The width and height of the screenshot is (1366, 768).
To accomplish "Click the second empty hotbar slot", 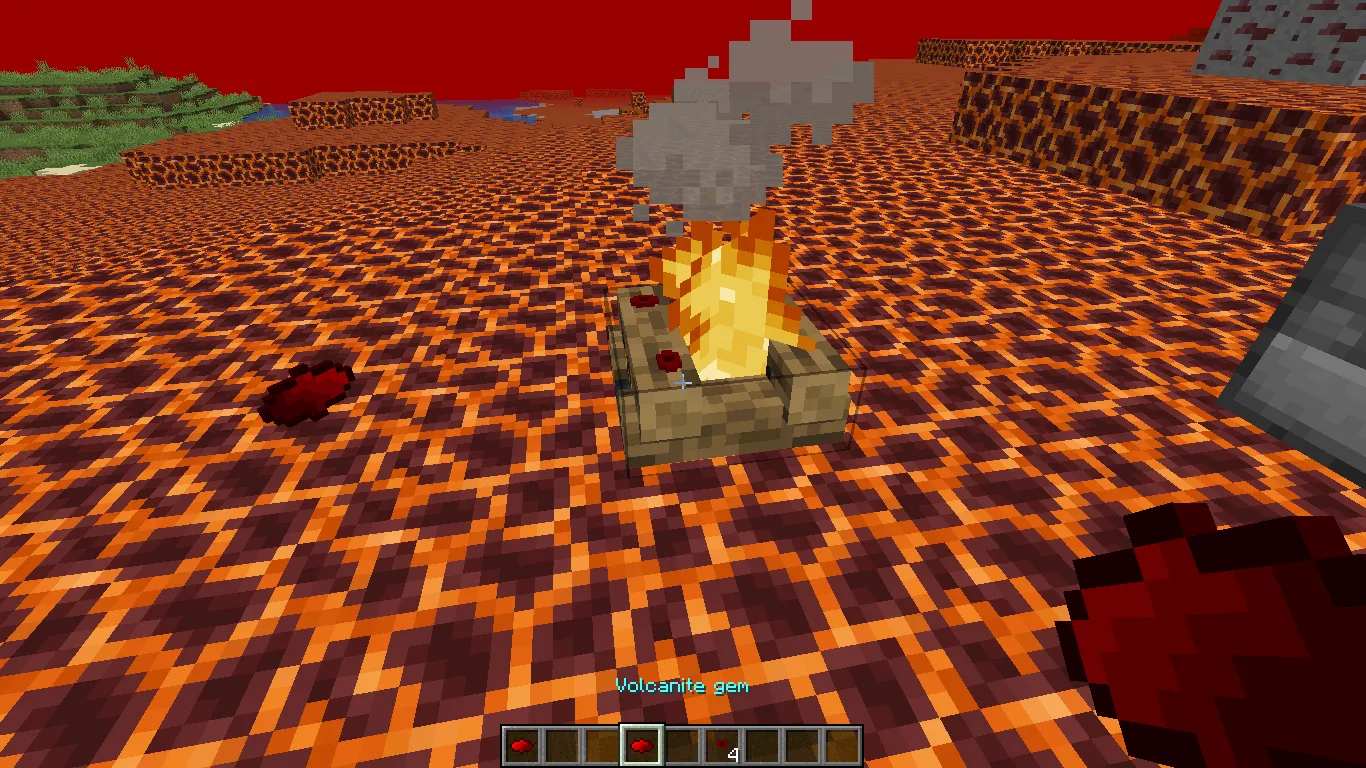I will point(561,744).
